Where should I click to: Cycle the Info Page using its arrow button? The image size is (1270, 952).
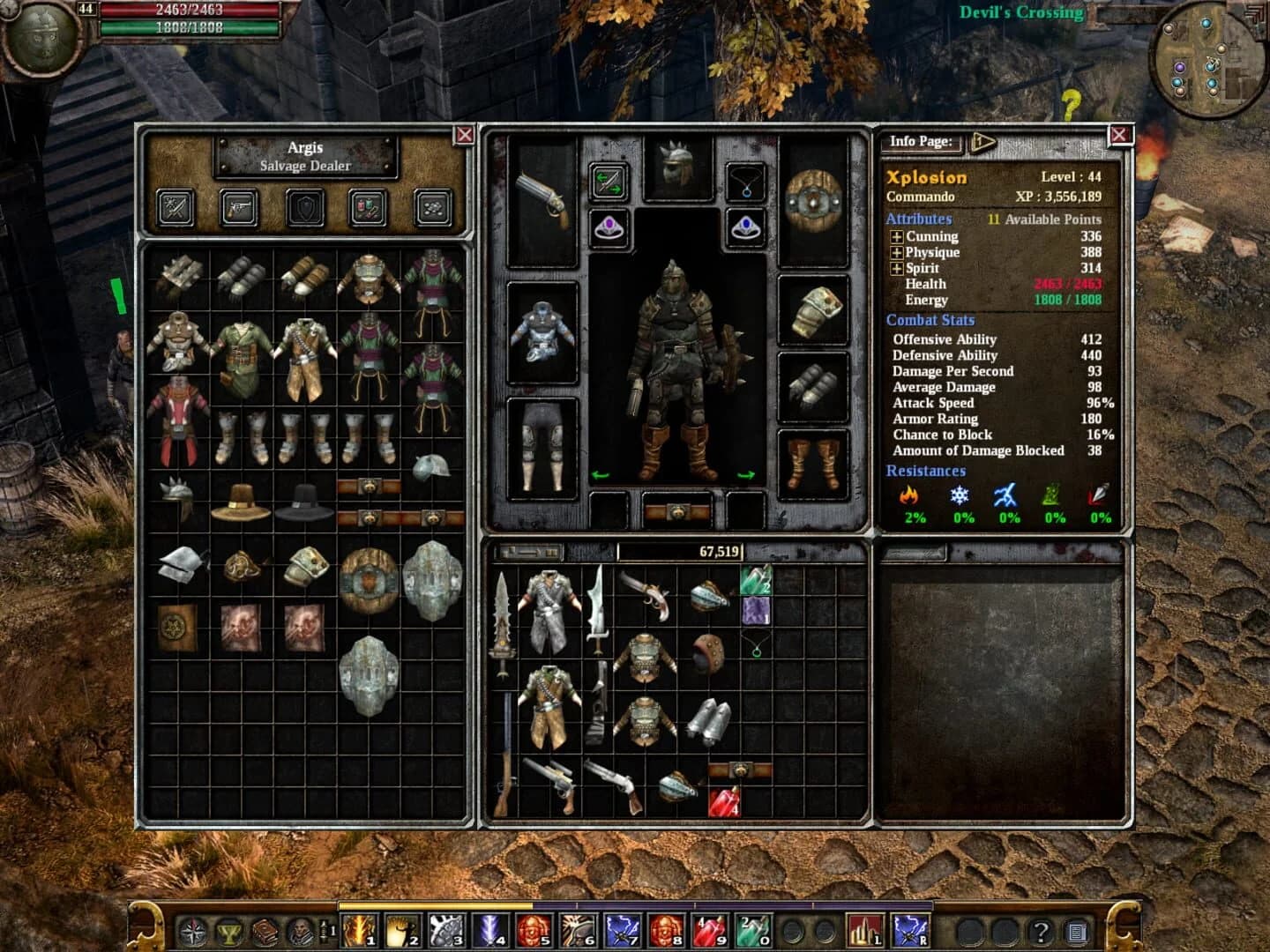(x=983, y=141)
